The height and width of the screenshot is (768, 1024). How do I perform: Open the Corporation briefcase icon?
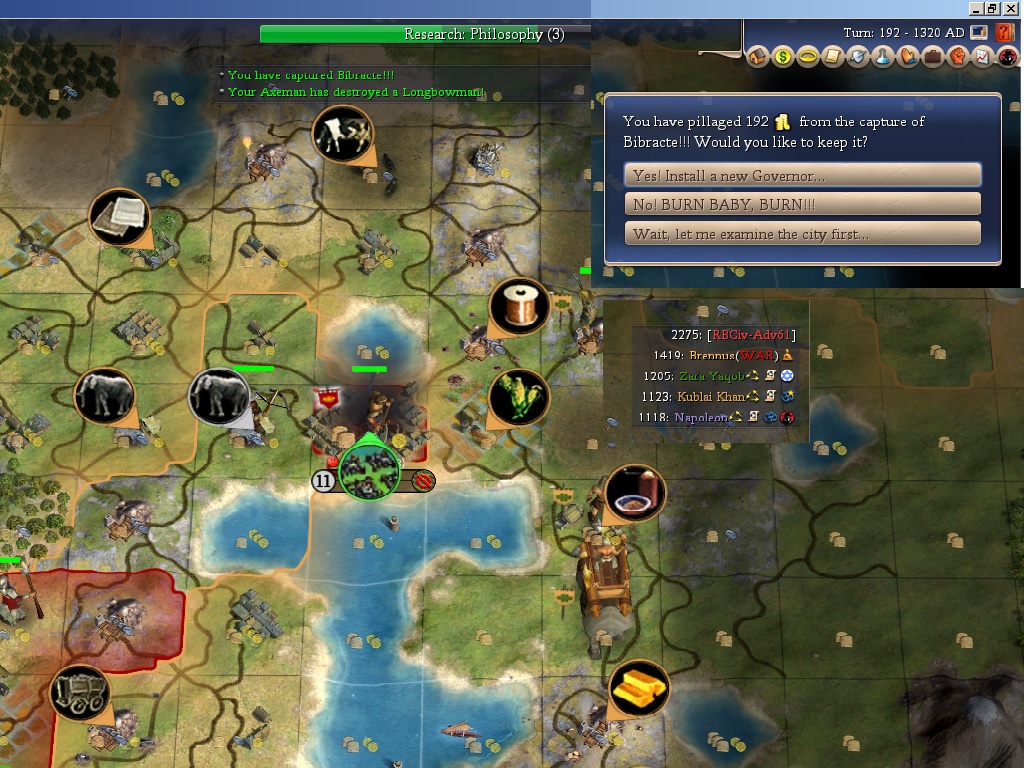click(x=933, y=58)
